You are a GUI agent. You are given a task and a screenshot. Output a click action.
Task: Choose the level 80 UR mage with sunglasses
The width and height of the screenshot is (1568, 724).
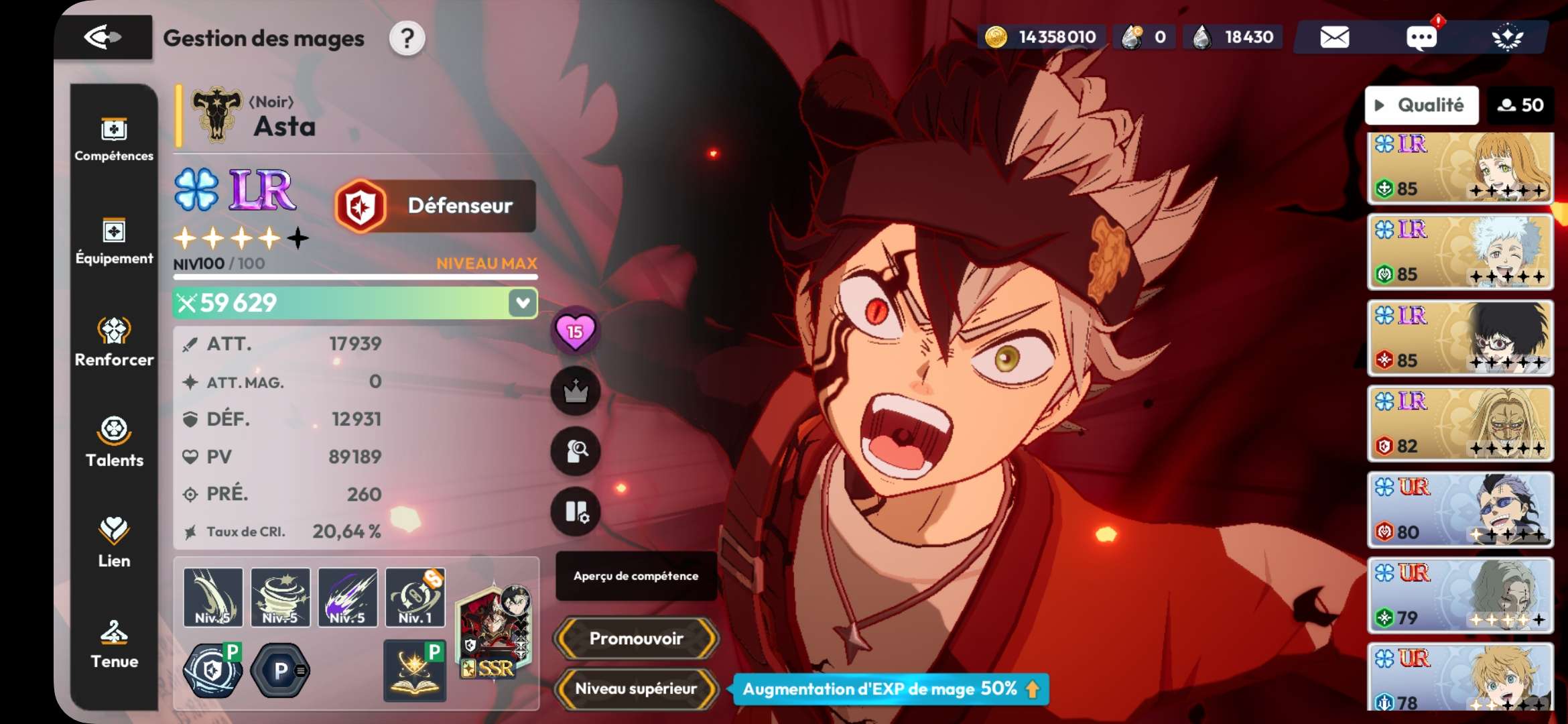click(1460, 509)
